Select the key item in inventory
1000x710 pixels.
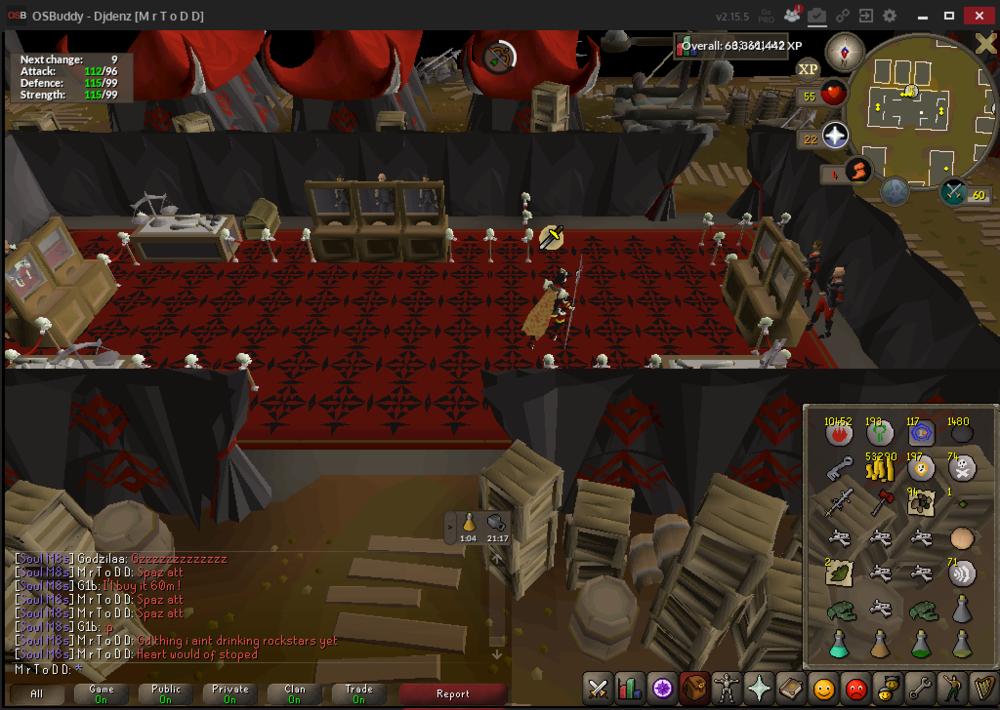(838, 468)
